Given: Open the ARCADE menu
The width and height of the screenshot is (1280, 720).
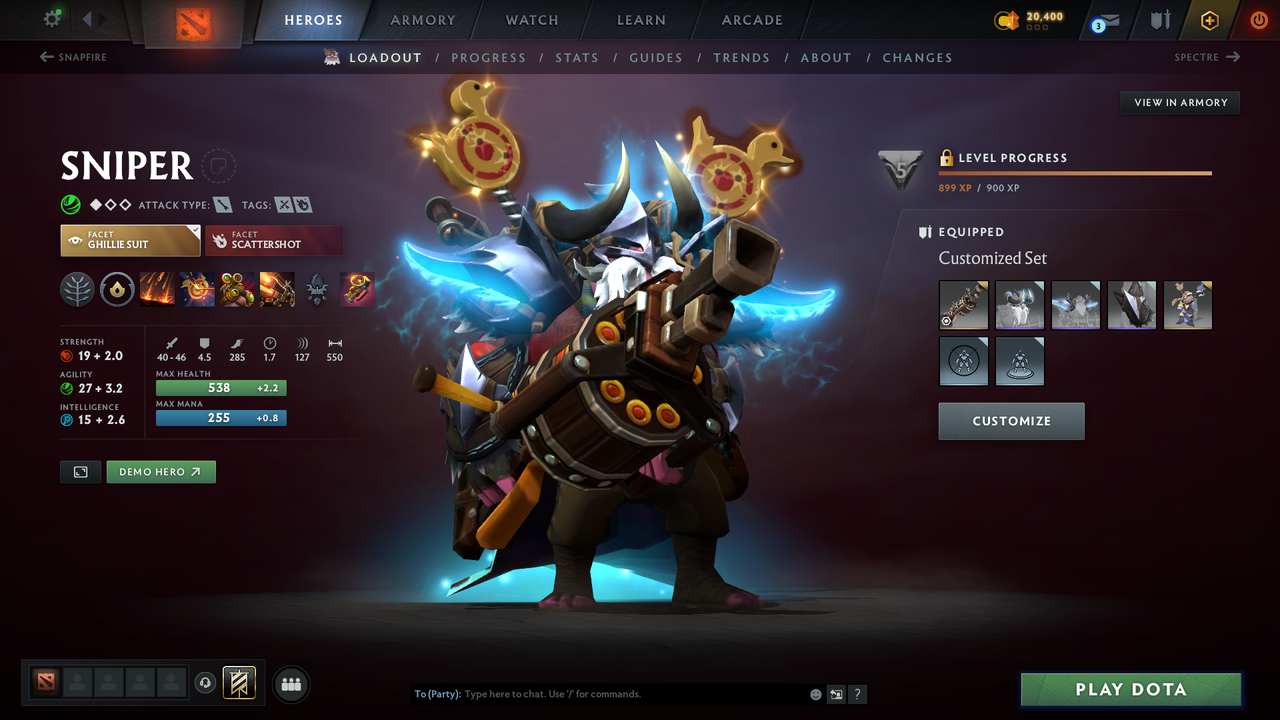Looking at the screenshot, I should [x=751, y=19].
